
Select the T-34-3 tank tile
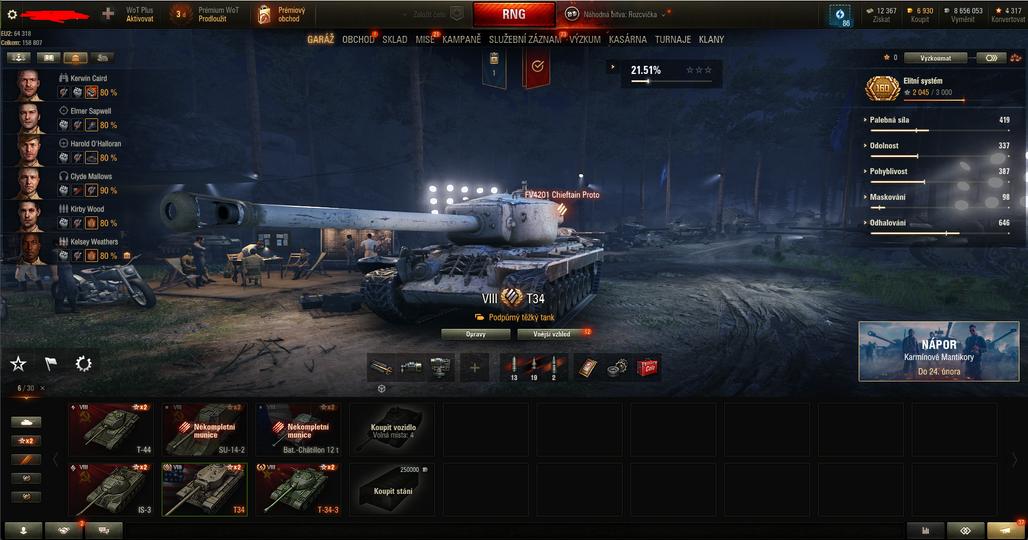pyautogui.click(x=297, y=489)
